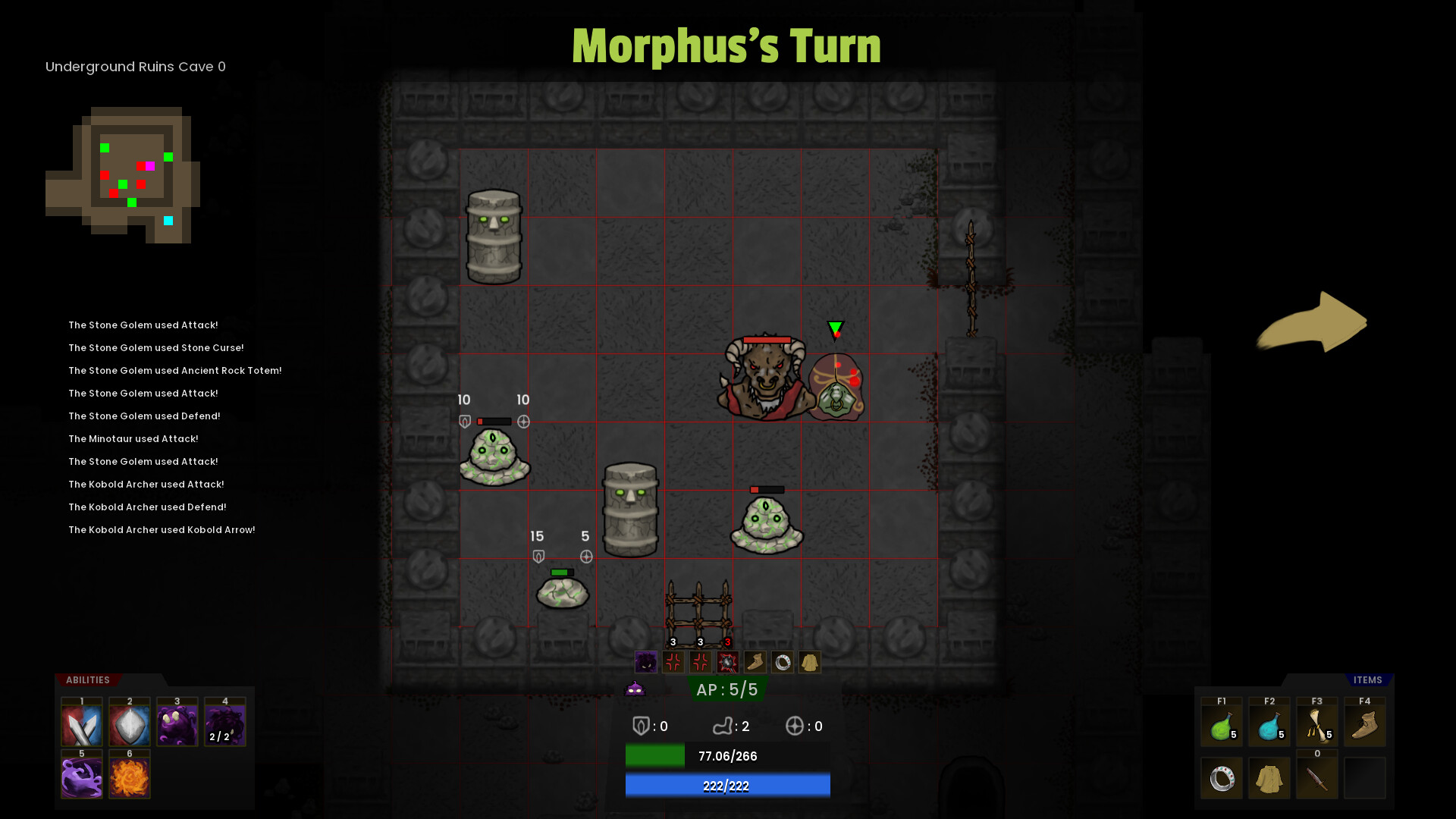Use ability 4 with 2/2 charges remaining
Image resolution: width=1456 pixels, height=819 pixels.
click(224, 723)
